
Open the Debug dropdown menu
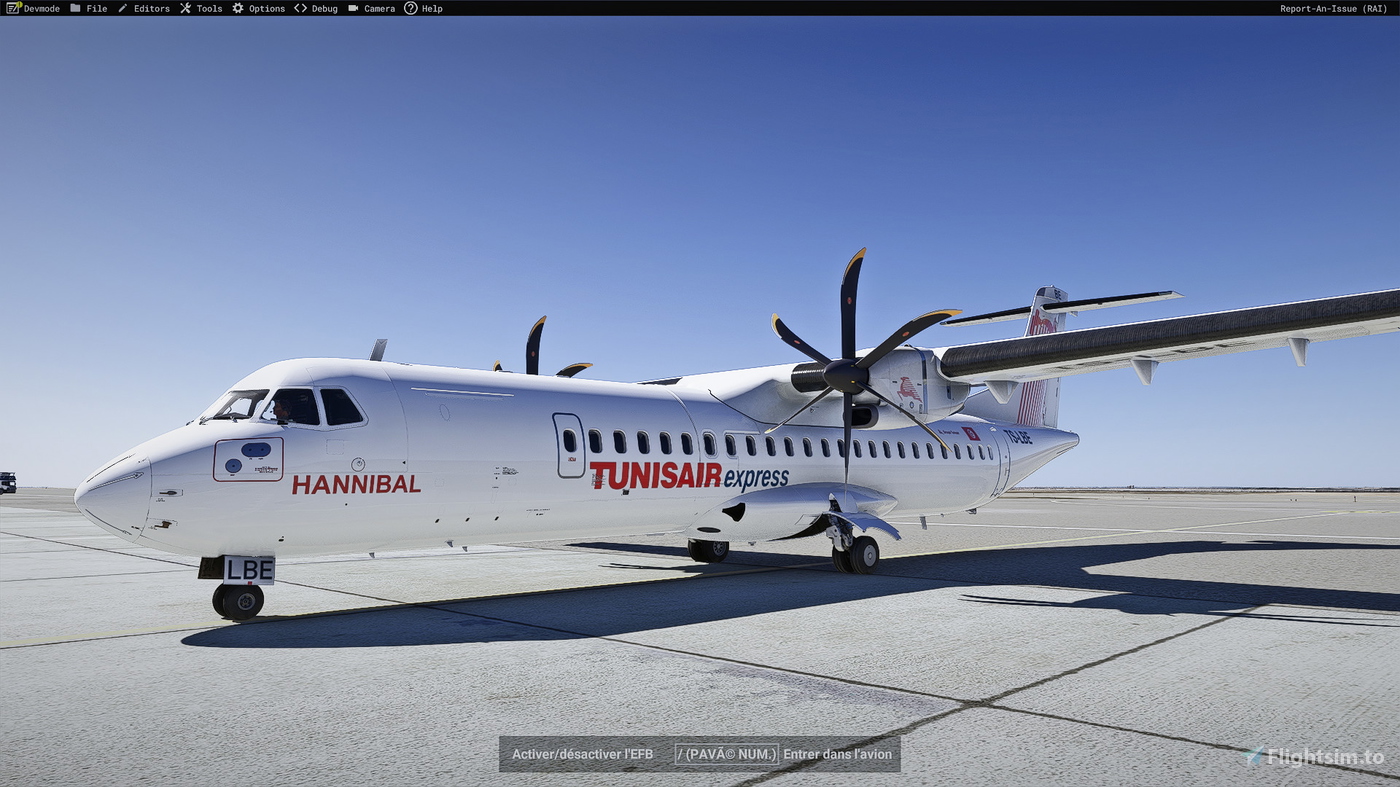pos(323,8)
